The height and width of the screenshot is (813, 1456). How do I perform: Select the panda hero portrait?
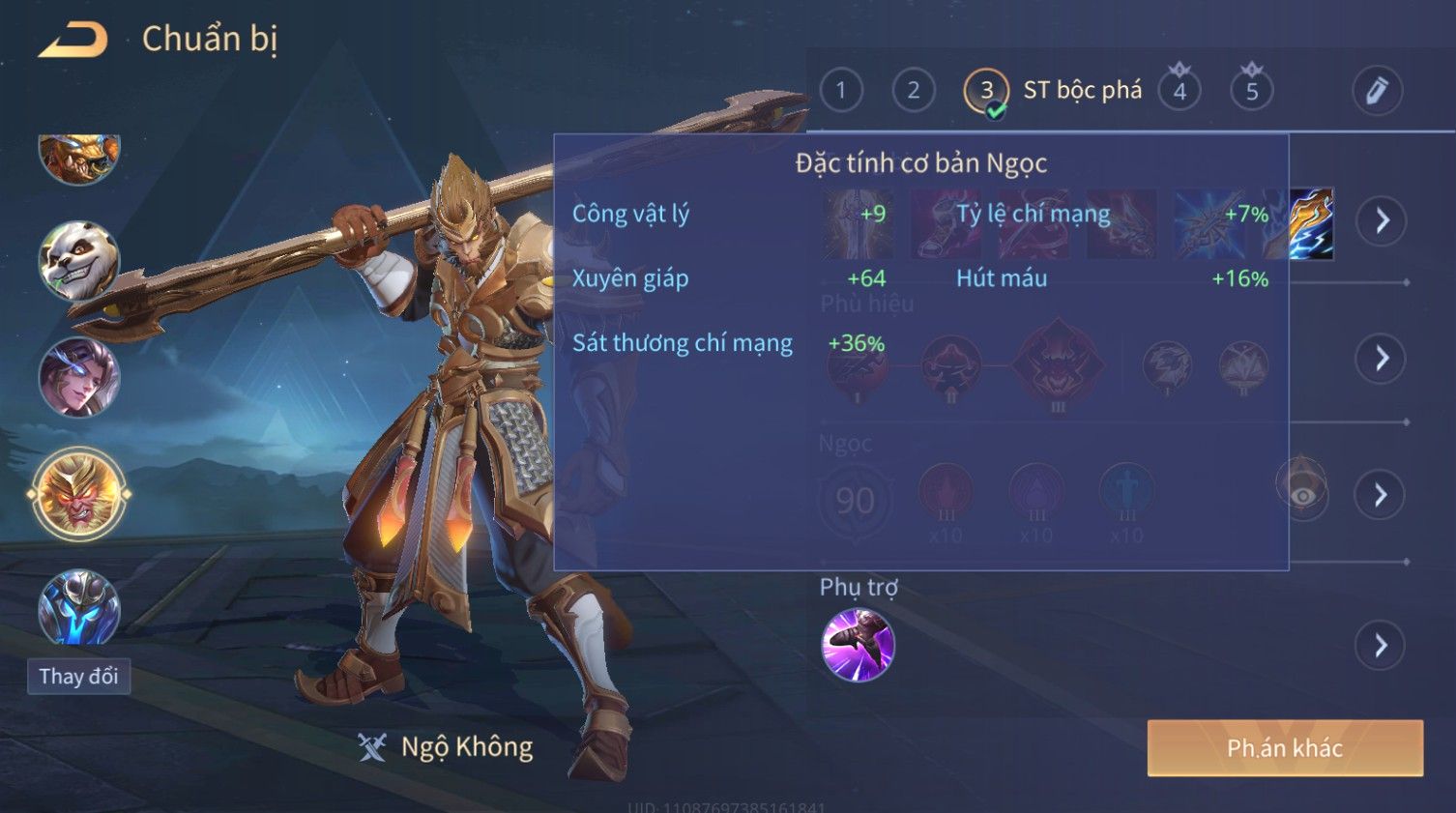coord(79,261)
